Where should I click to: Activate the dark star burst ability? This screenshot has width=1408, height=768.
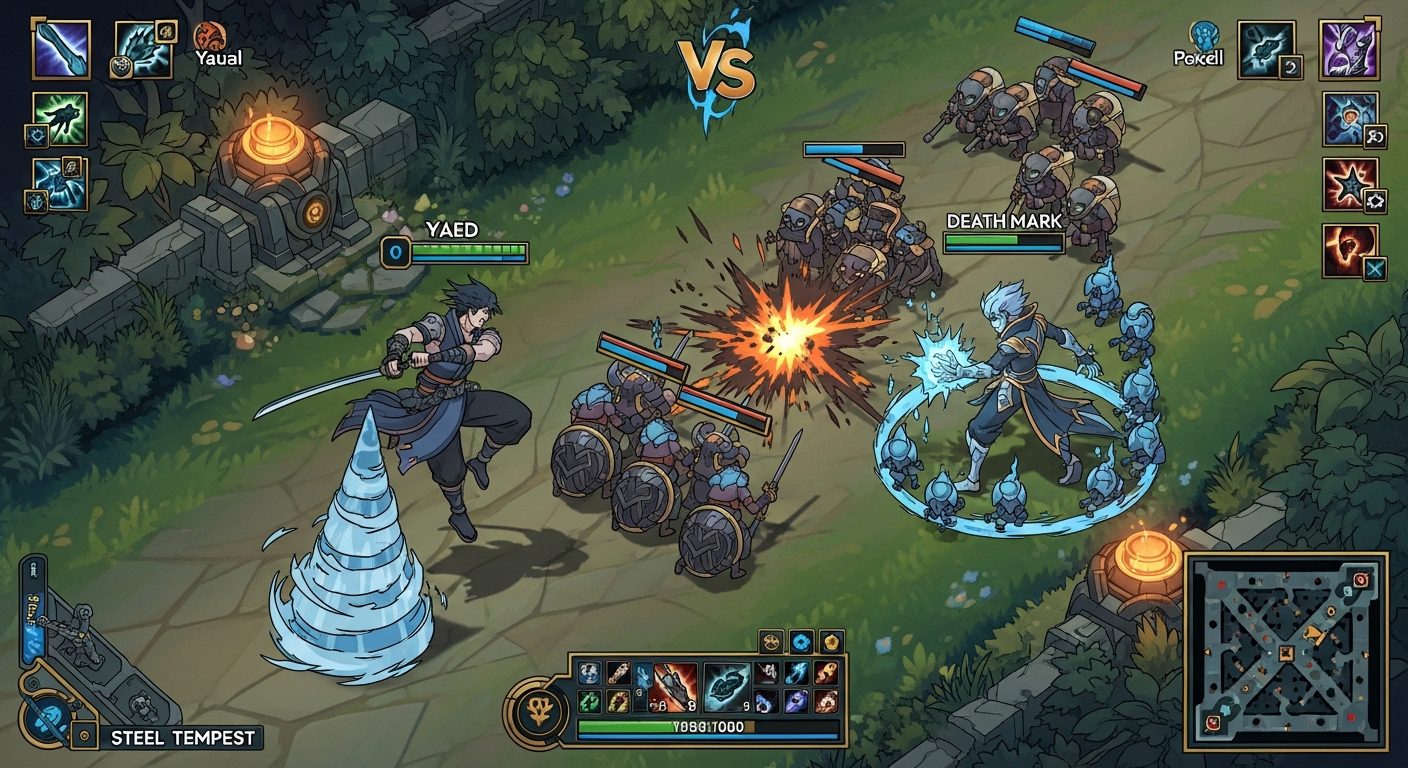pos(1350,184)
